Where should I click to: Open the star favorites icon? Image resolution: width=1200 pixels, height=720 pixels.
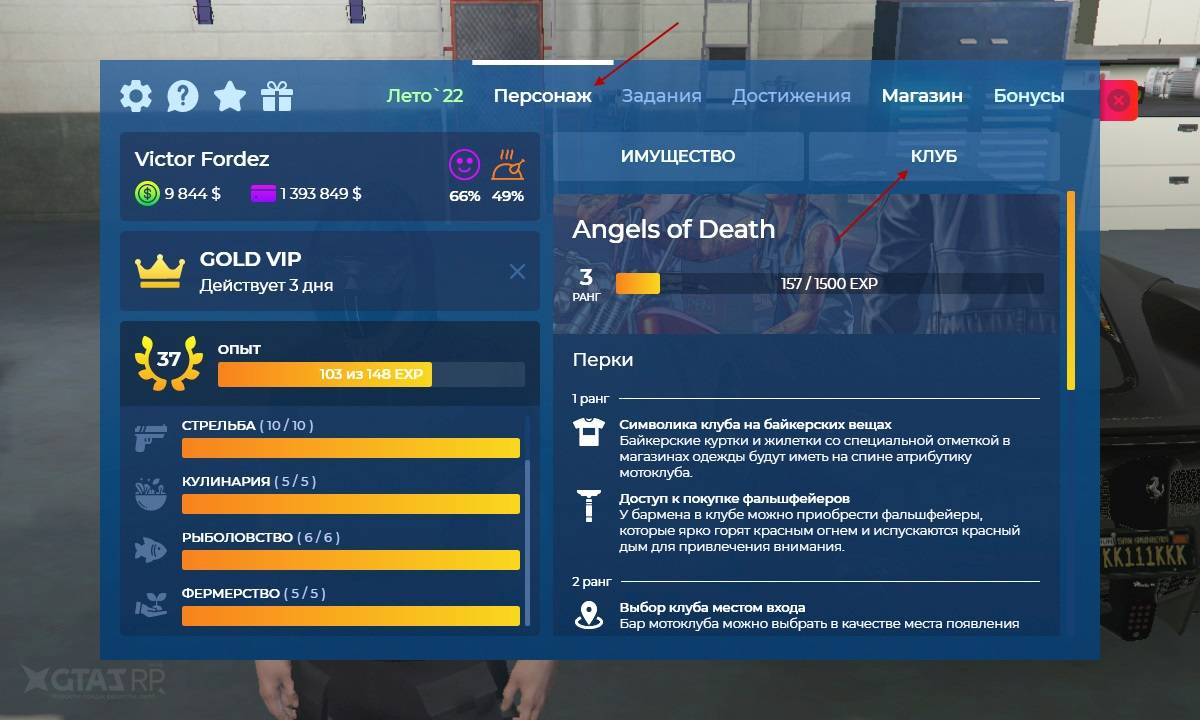coord(230,96)
